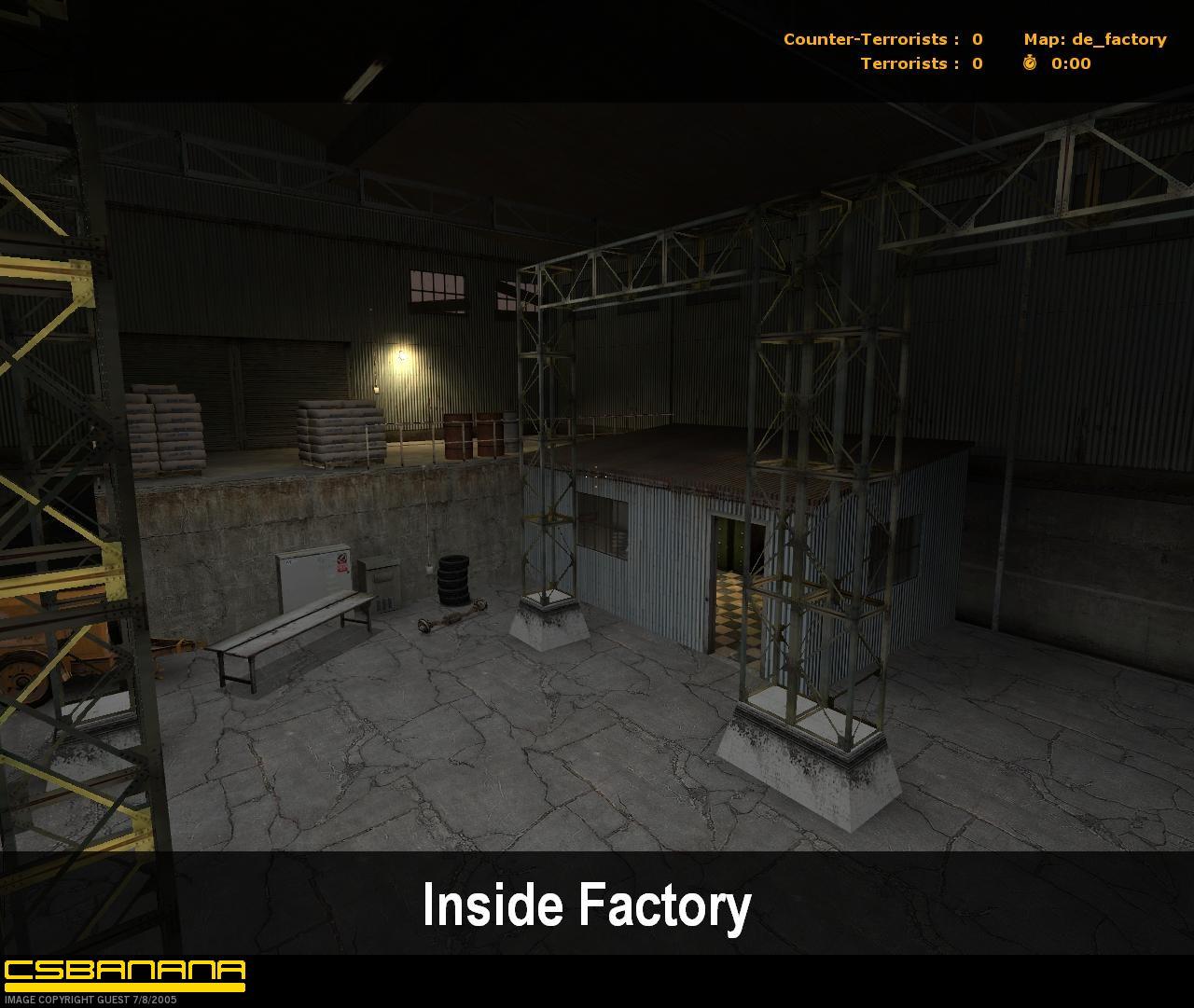Expand the Map: de_factory label

coord(1094,39)
